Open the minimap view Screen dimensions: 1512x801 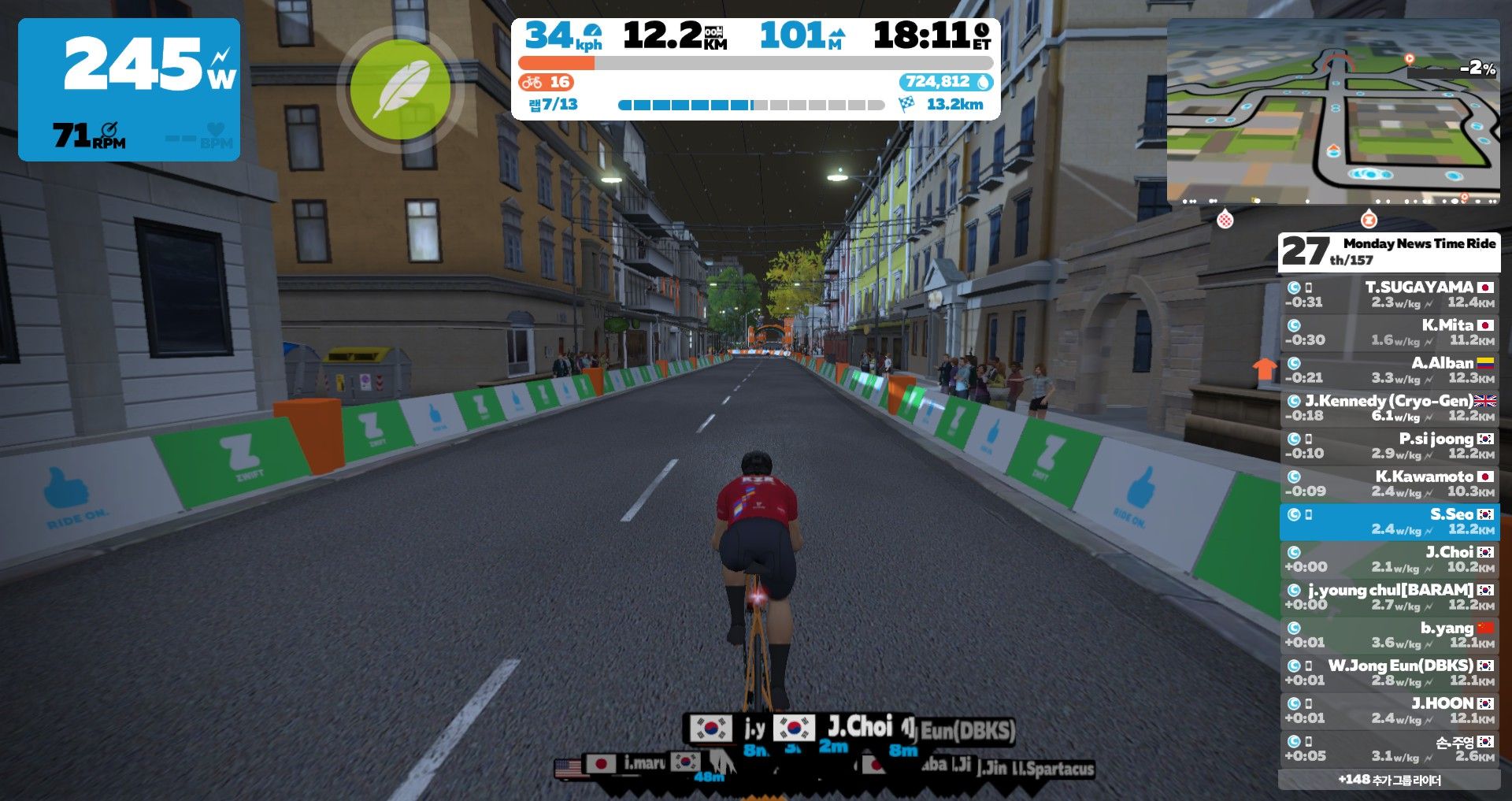(1332, 112)
